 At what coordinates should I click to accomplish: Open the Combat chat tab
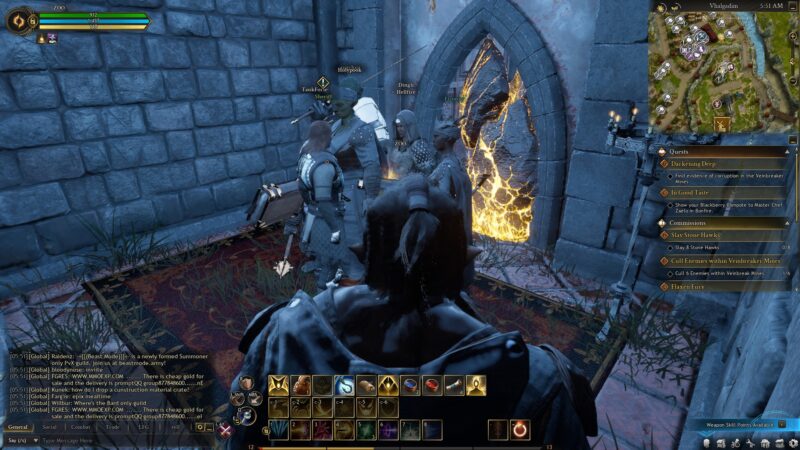(x=80, y=427)
